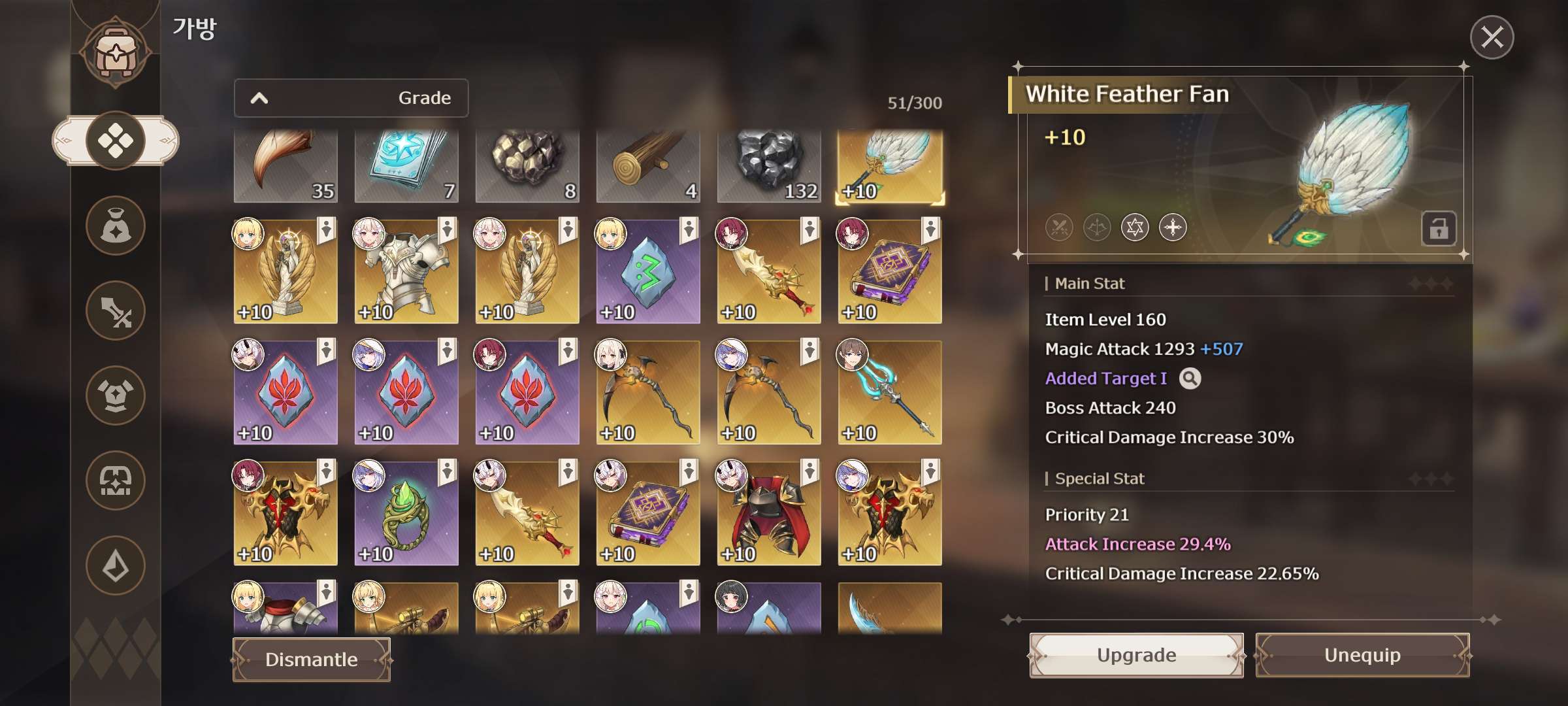
Task: Toggle the item lock icon
Action: click(x=1438, y=229)
